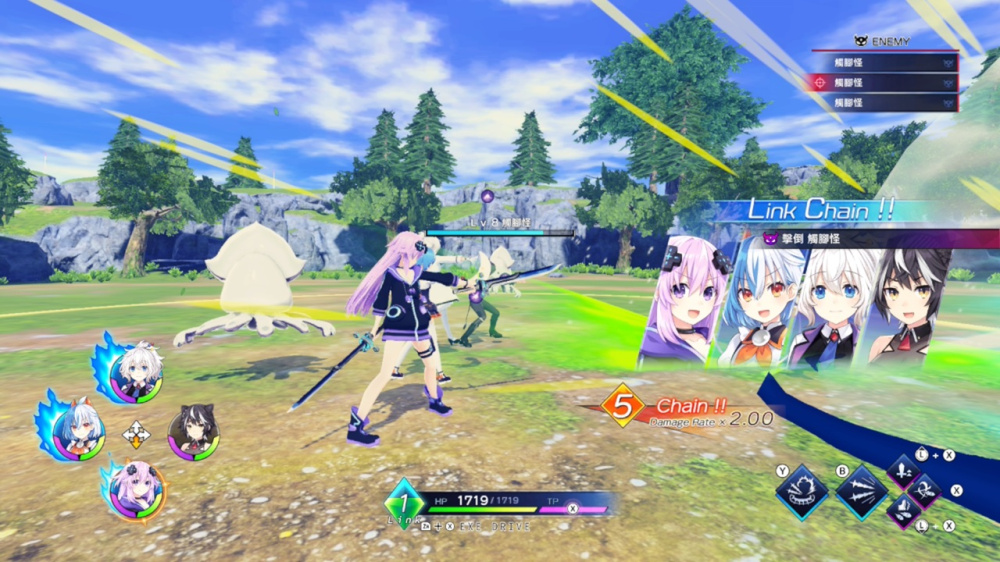The image size is (1000, 562).
Task: Use the boot-and-feathers skill diamond
Action: coord(904,511)
